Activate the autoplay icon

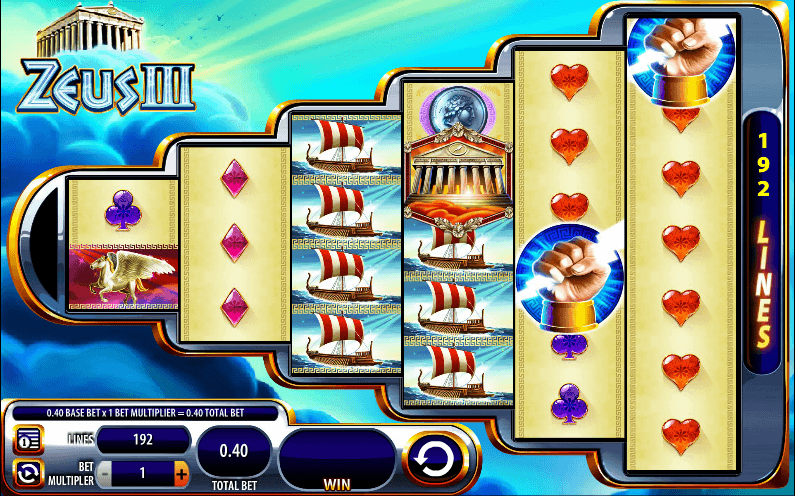[27, 472]
